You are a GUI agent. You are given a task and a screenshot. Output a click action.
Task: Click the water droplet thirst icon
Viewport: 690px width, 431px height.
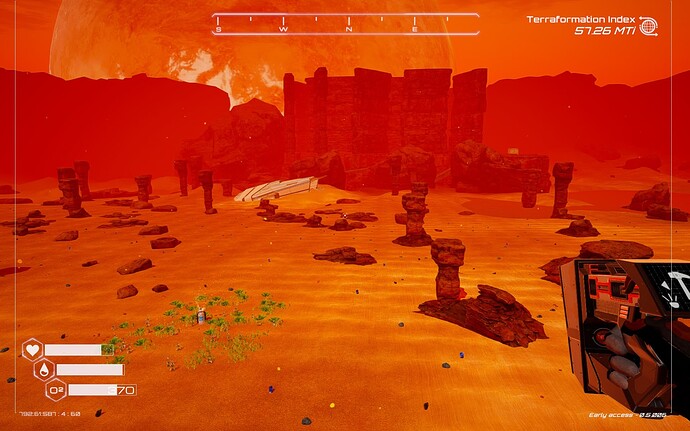pyautogui.click(x=44, y=370)
